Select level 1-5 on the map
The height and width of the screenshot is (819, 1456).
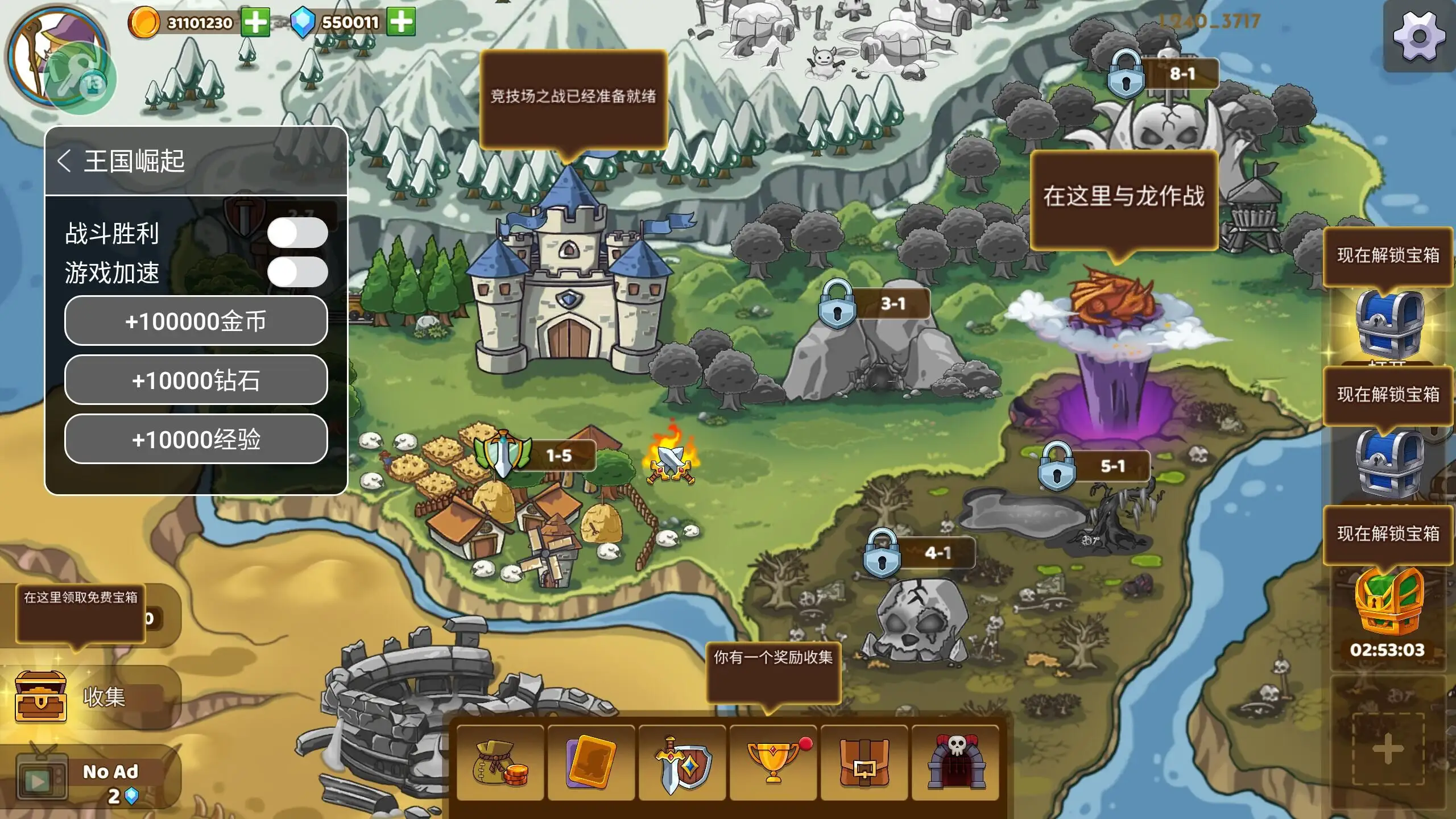tap(504, 455)
